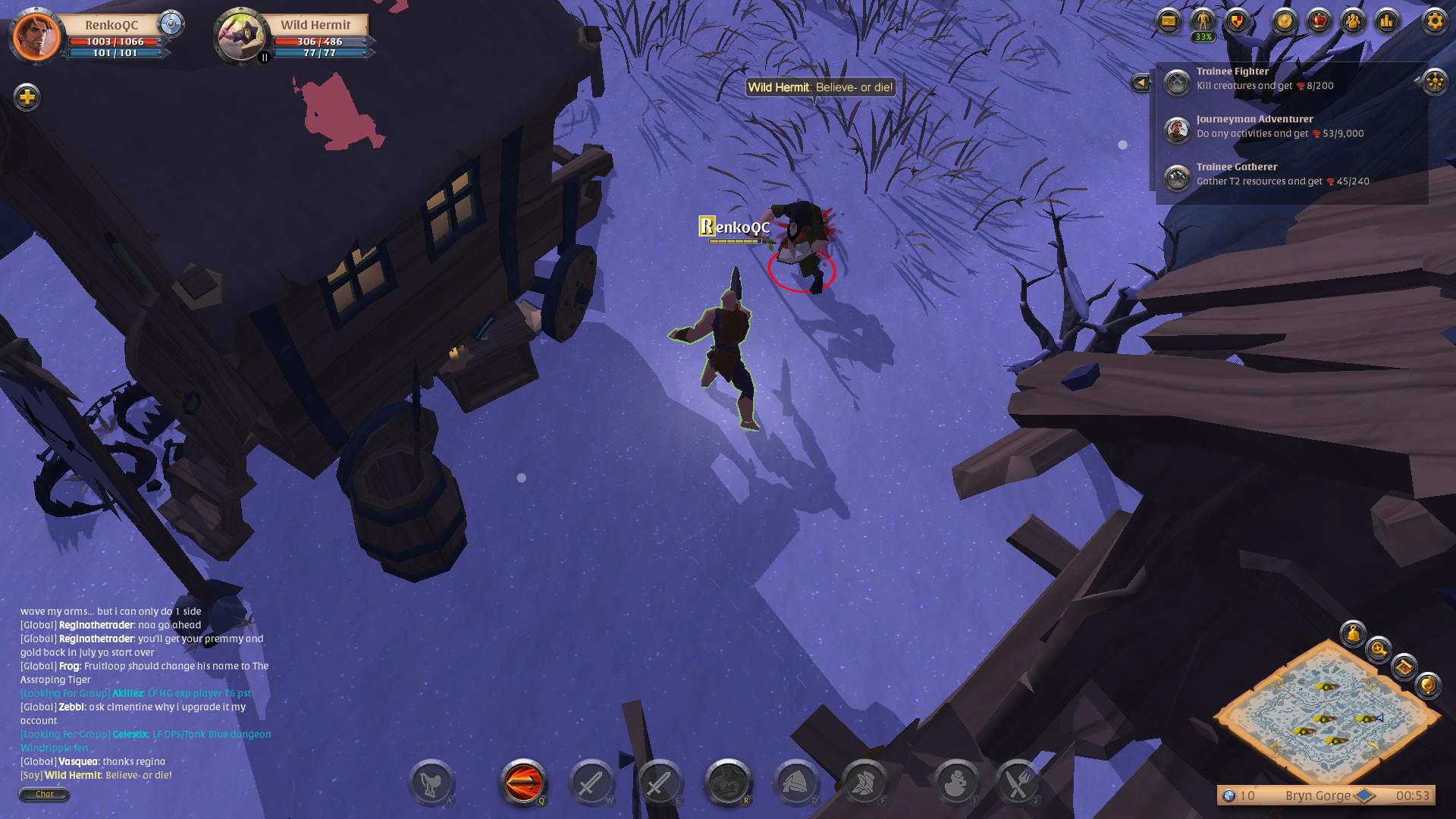This screenshot has width=1456, height=819.
Task: Collapse the quest tracker with arrow button
Action: (x=1140, y=82)
